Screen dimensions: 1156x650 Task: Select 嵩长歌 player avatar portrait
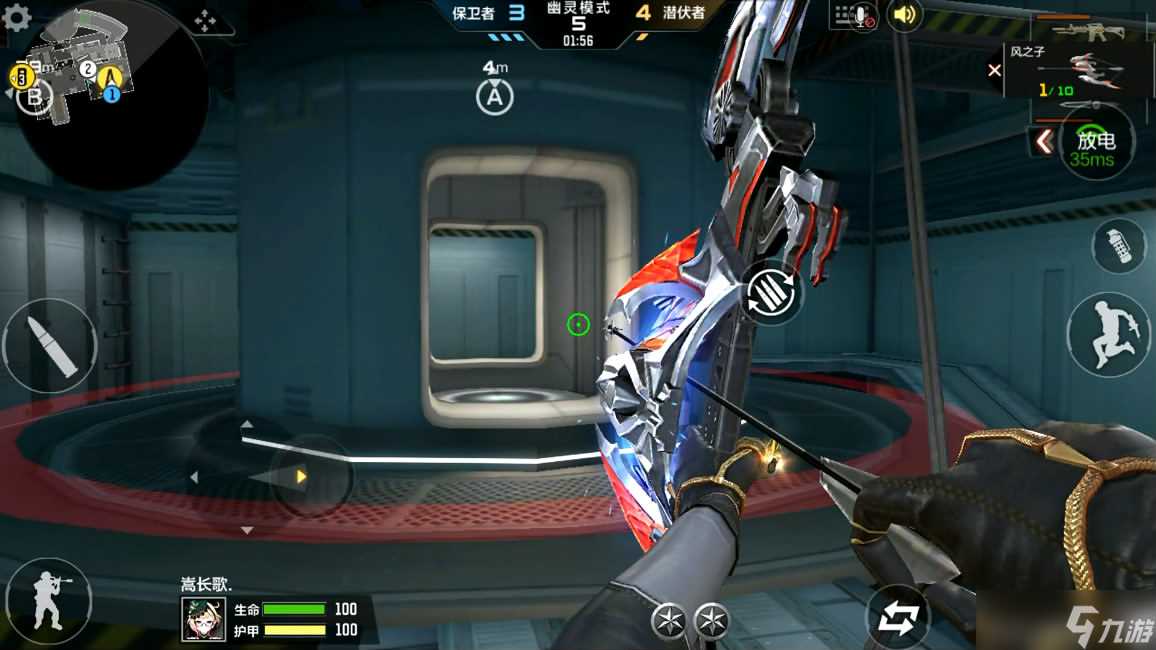(x=201, y=618)
